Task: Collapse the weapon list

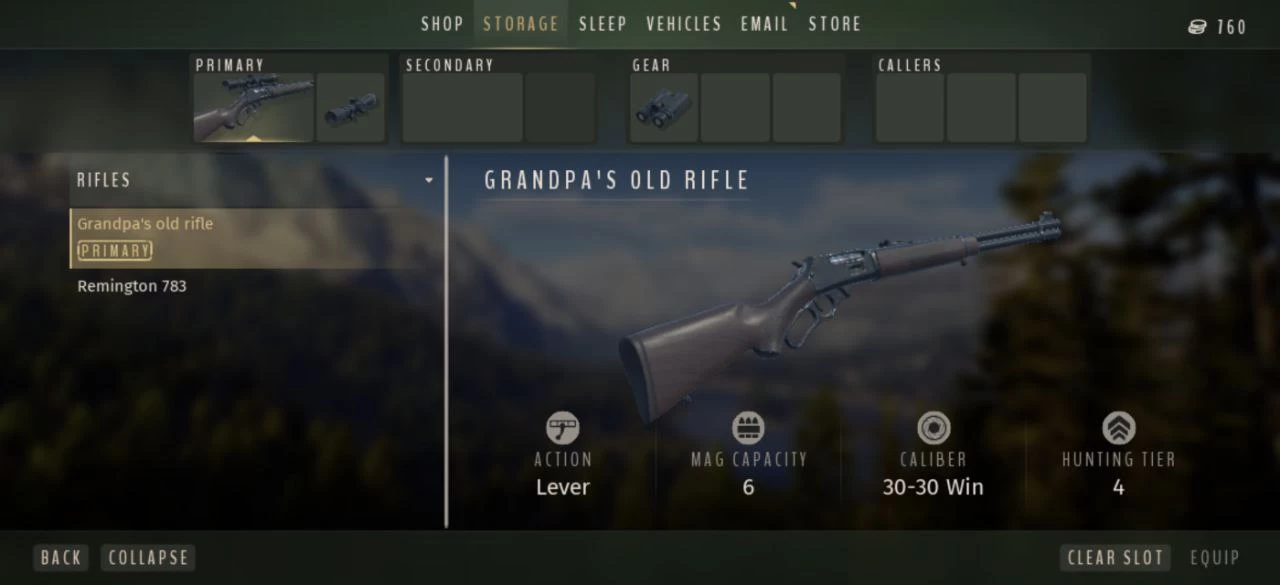Action: point(148,558)
